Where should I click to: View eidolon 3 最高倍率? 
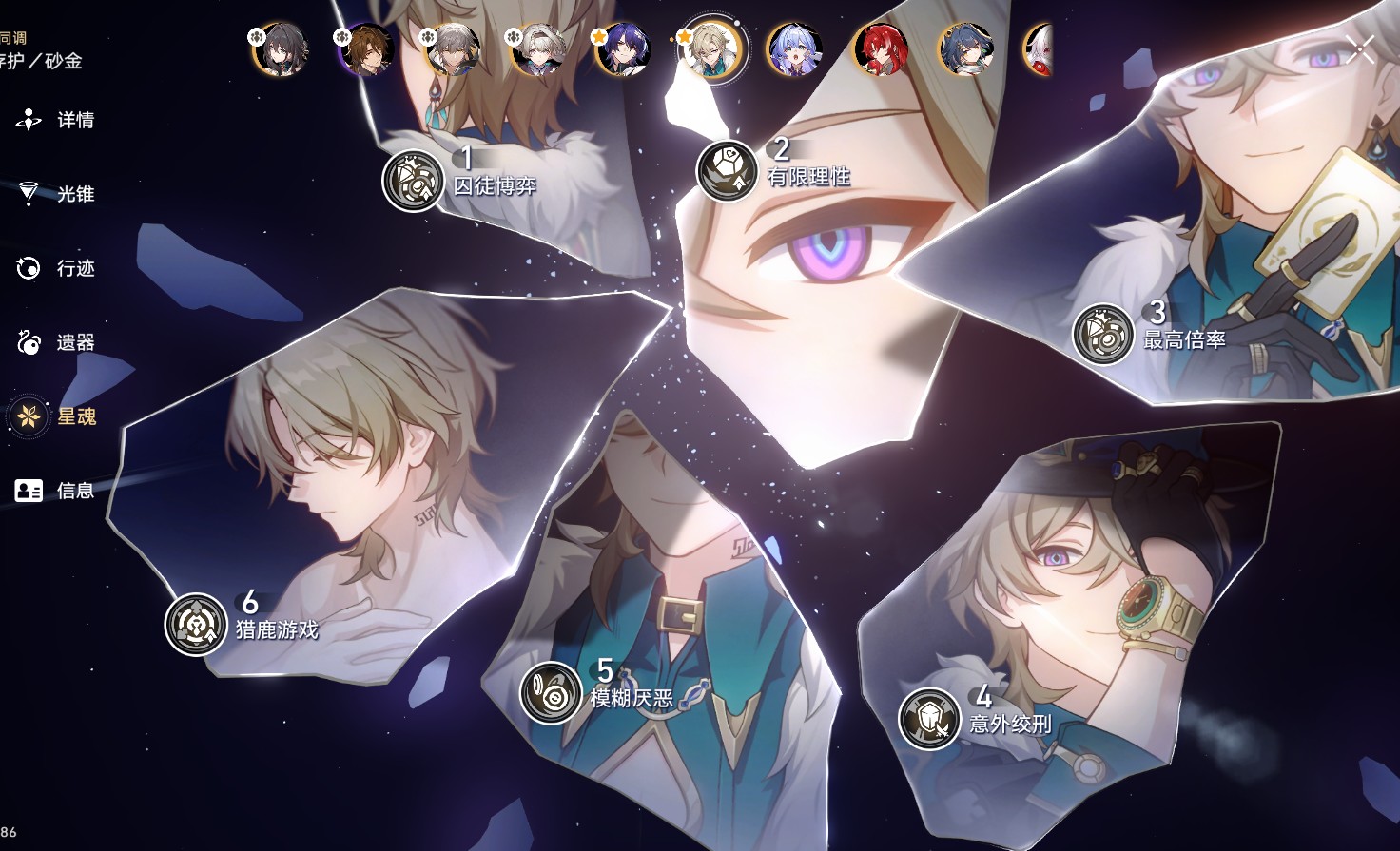pos(1103,335)
